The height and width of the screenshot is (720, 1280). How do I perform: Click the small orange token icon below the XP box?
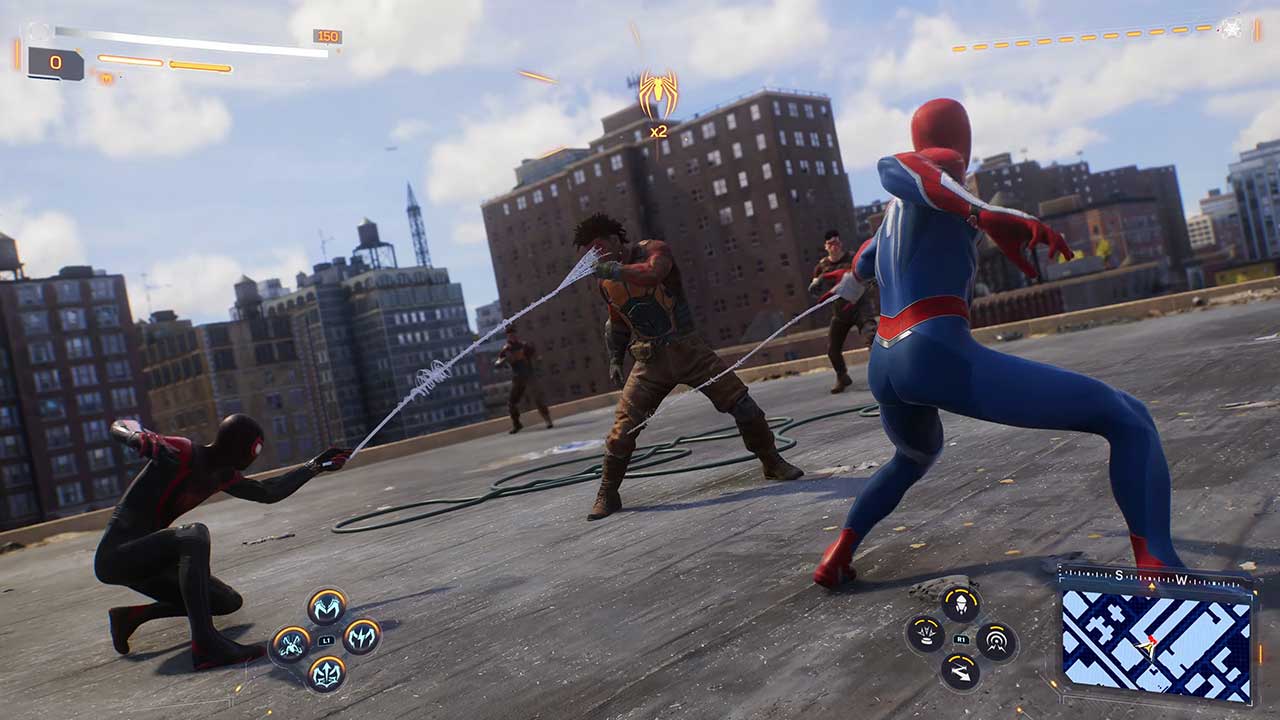pos(106,77)
